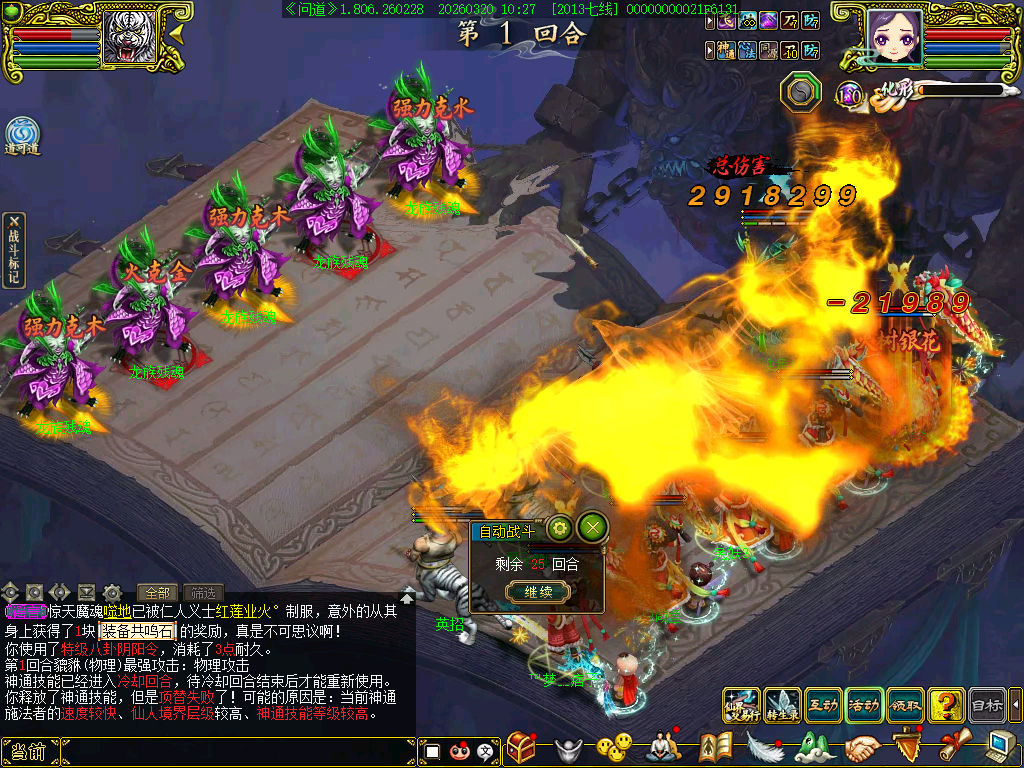Open the 目标 target panel

click(986, 705)
